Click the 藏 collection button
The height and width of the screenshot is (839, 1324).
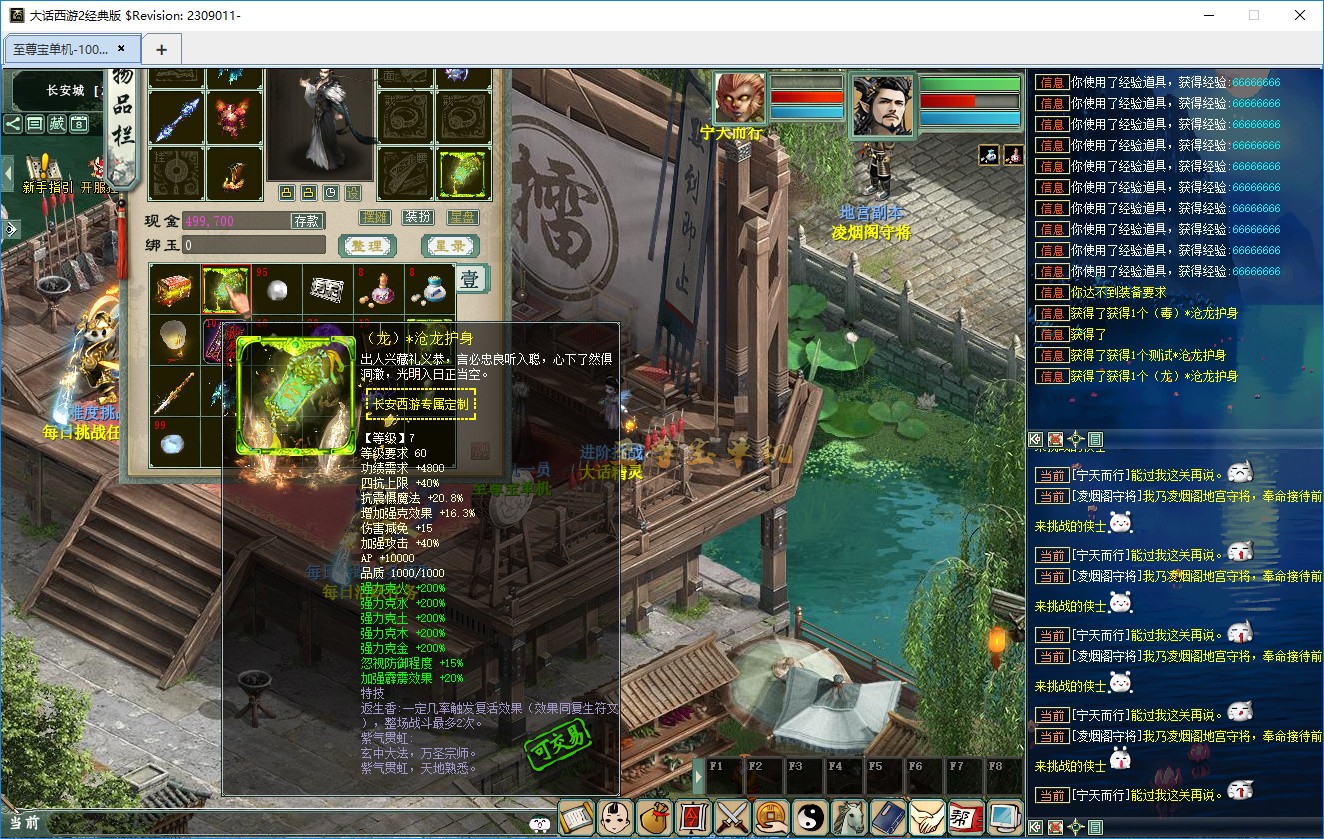(57, 124)
